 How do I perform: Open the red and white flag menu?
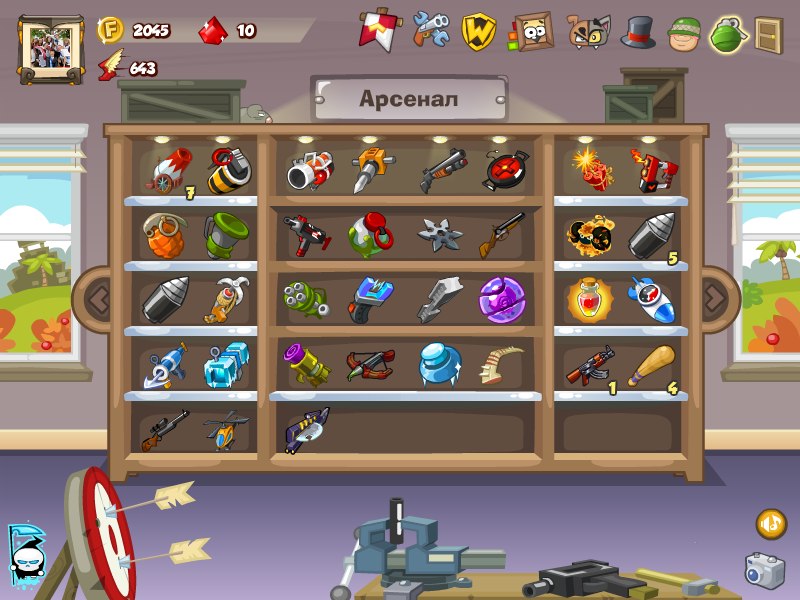376,30
